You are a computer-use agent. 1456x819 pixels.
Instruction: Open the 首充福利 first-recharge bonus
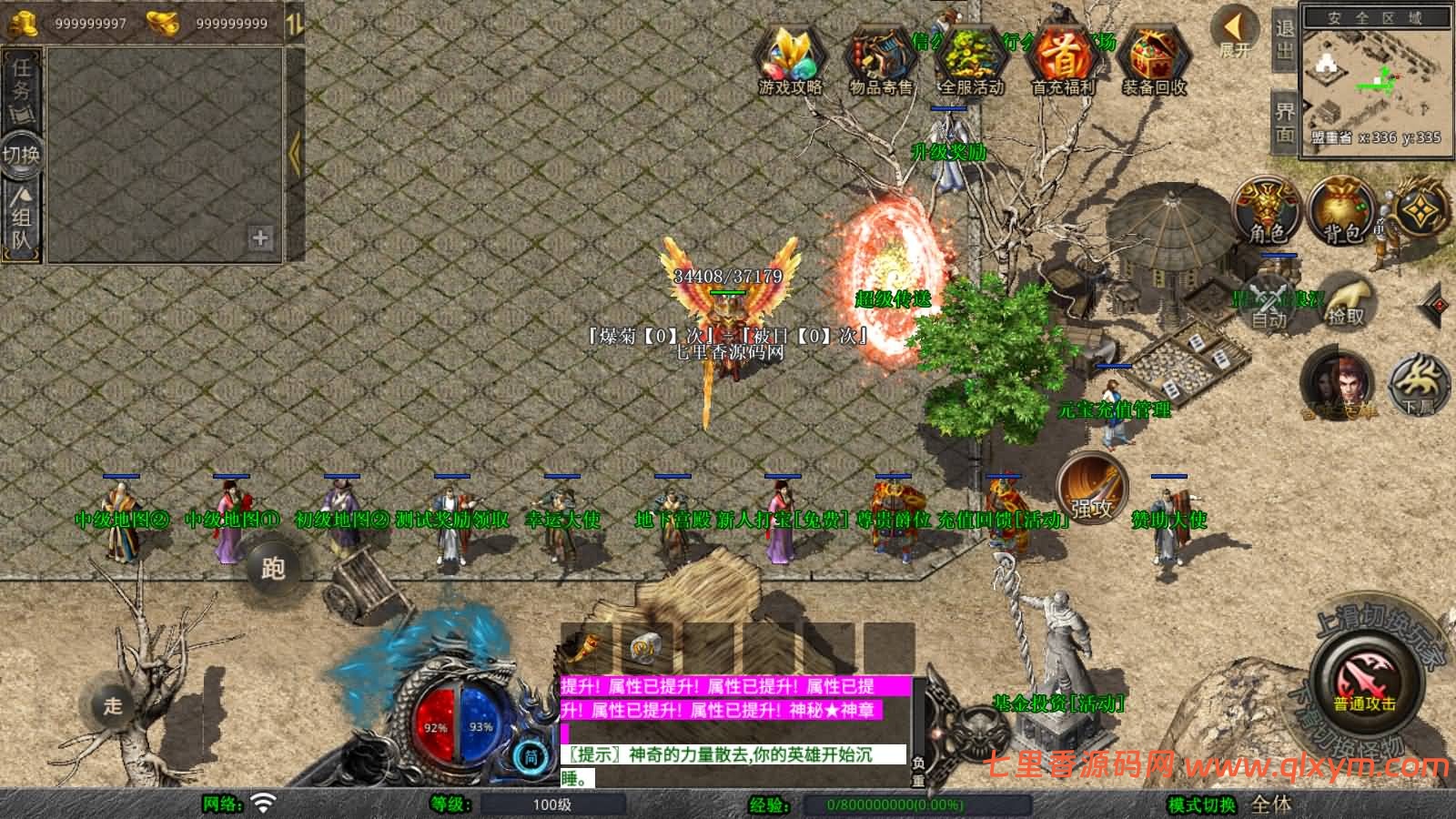coord(1063,60)
